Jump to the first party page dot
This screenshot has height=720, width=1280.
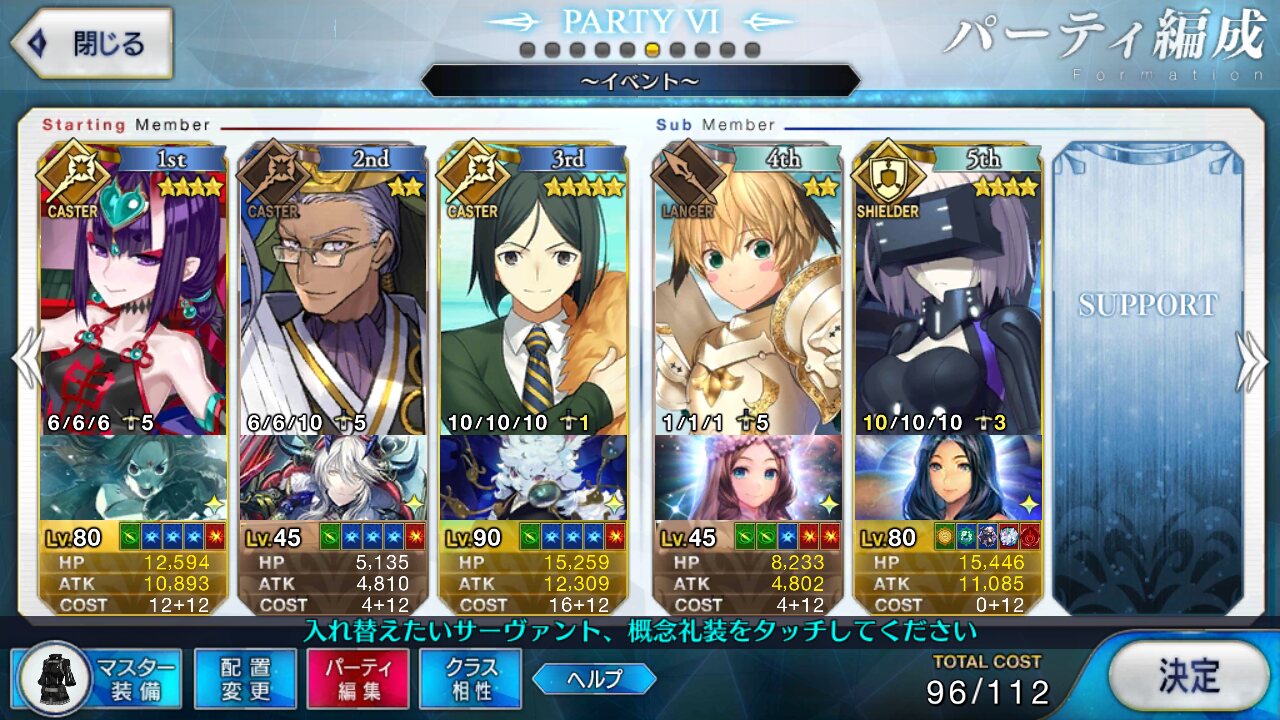pyautogui.click(x=527, y=50)
